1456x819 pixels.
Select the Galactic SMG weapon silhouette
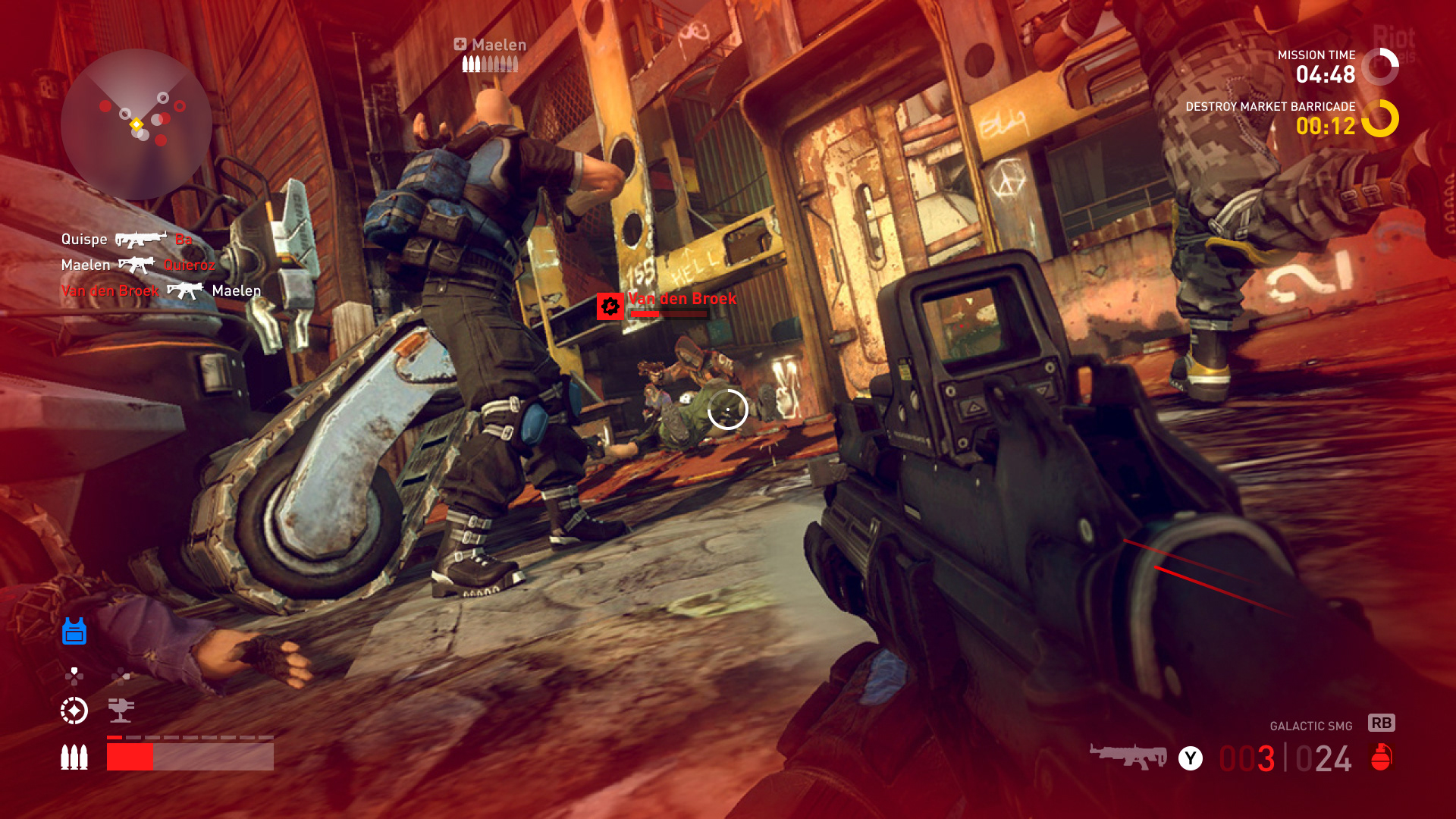click(1128, 756)
